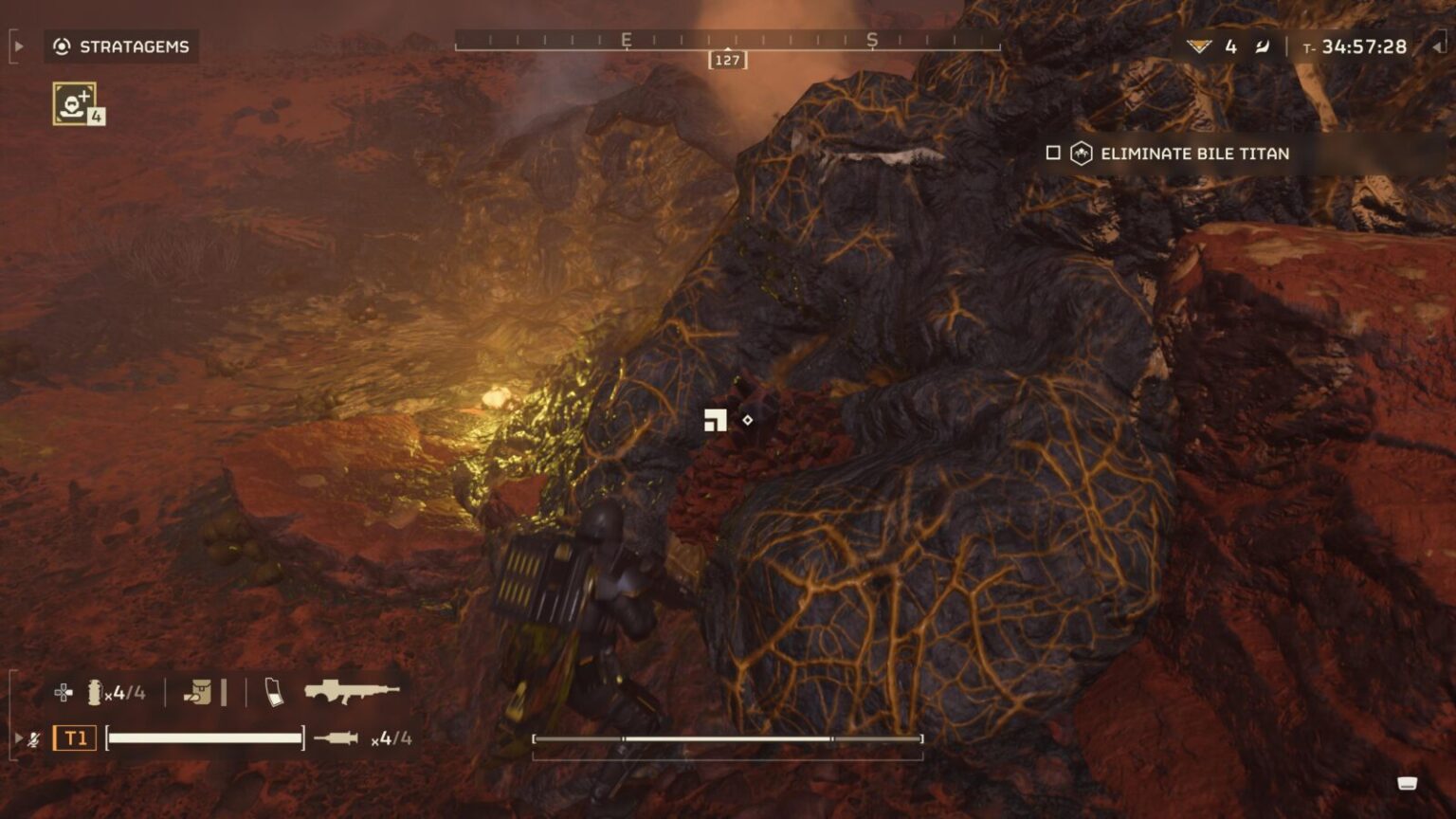Open the STRATAGEMS menu header
This screenshot has width=1456, height=819.
click(136, 45)
